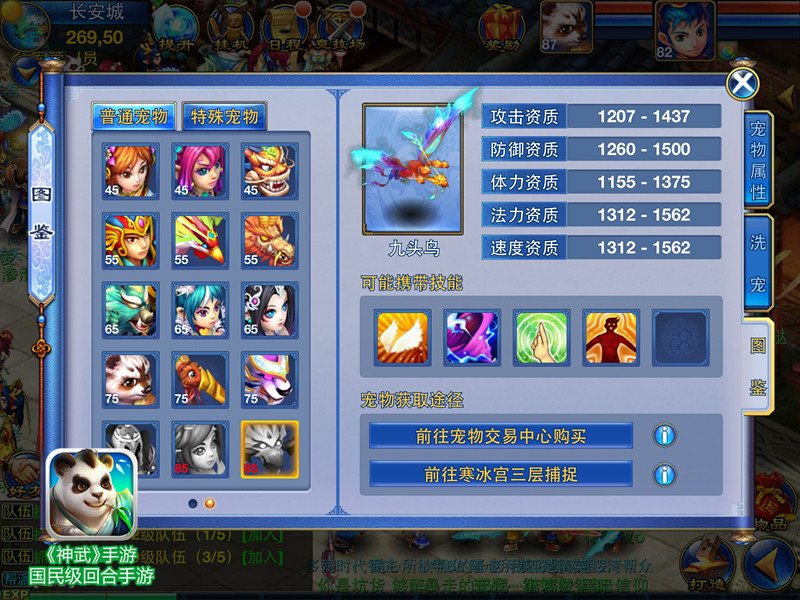Select the golden wing skill icon
800x600 pixels.
point(402,337)
